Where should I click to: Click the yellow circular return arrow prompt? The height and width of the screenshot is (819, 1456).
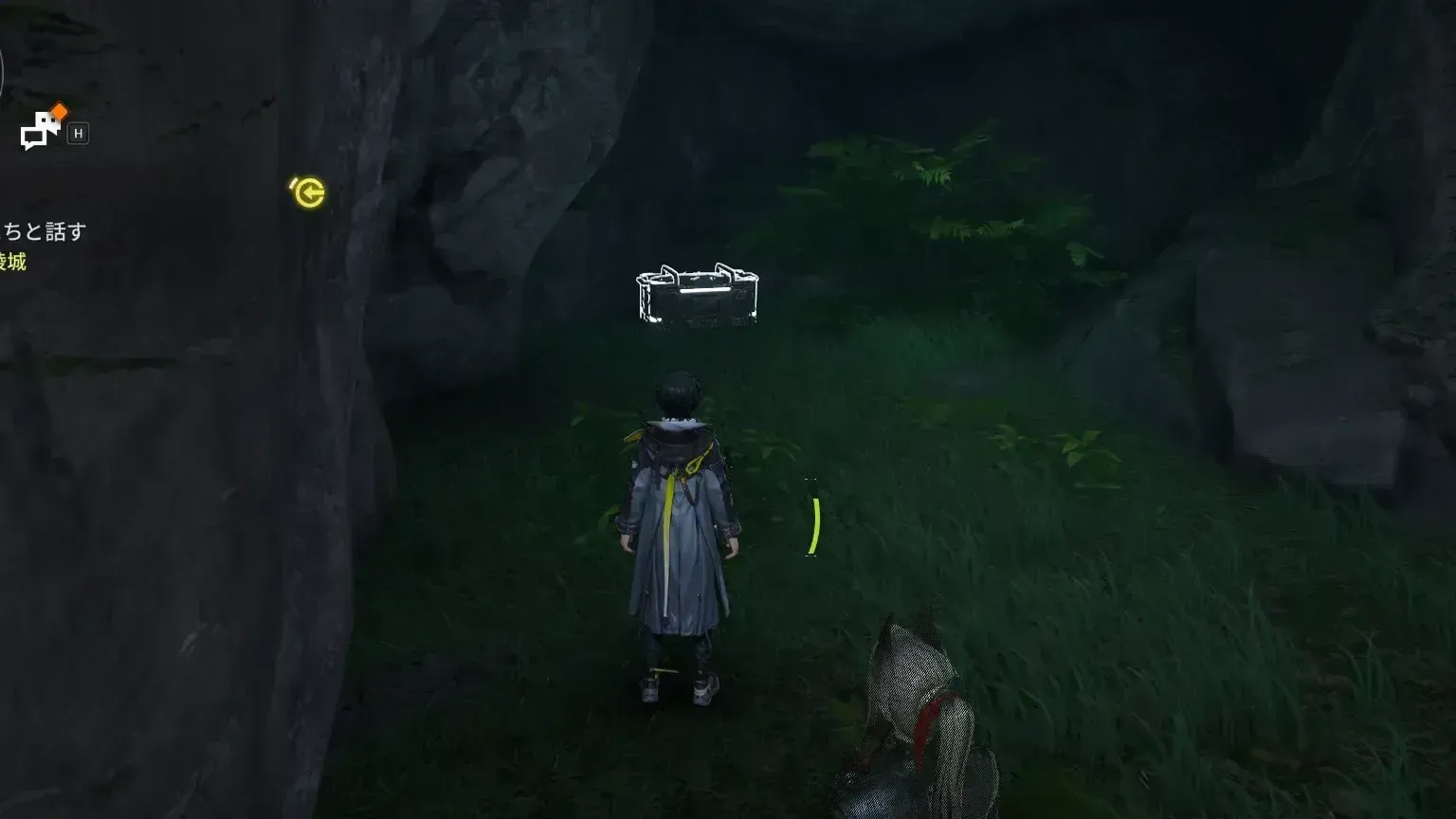309,192
